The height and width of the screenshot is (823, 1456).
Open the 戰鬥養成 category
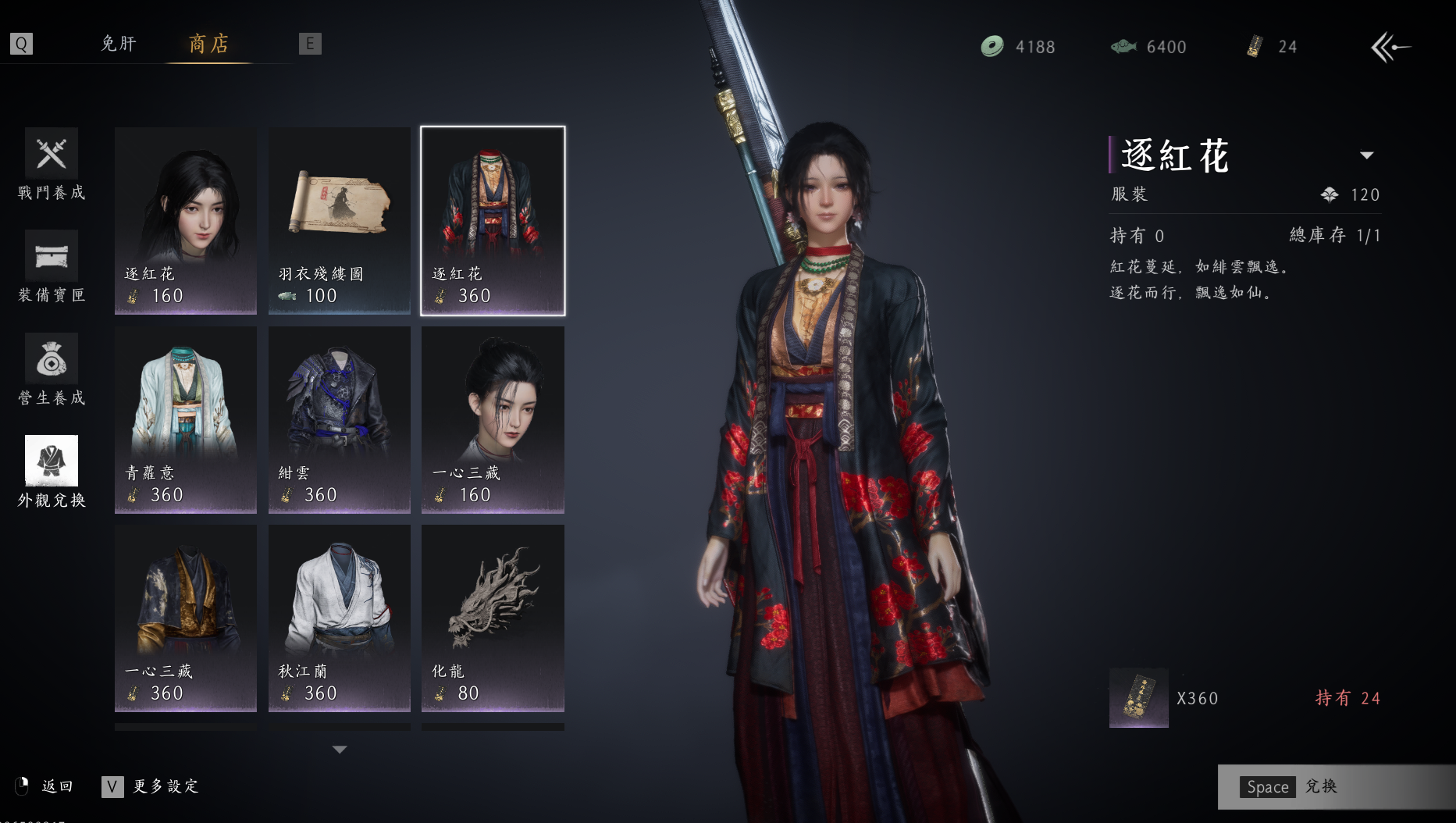(x=52, y=165)
